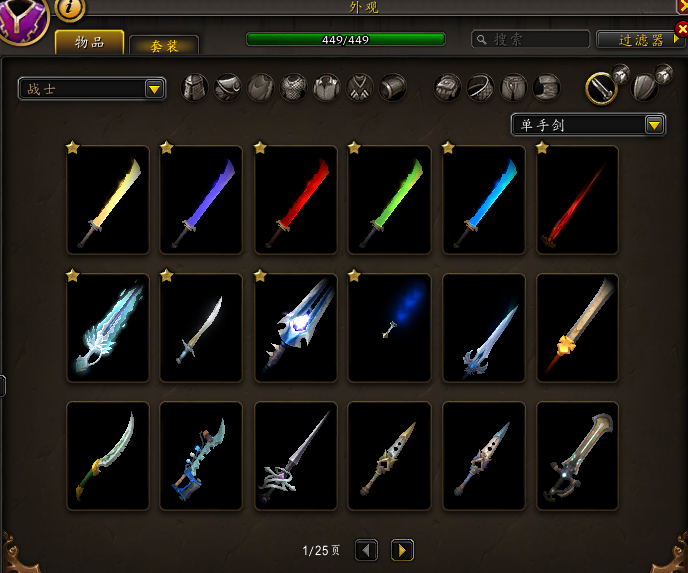Pick the icy frost-flame sword appearance

pos(108,328)
